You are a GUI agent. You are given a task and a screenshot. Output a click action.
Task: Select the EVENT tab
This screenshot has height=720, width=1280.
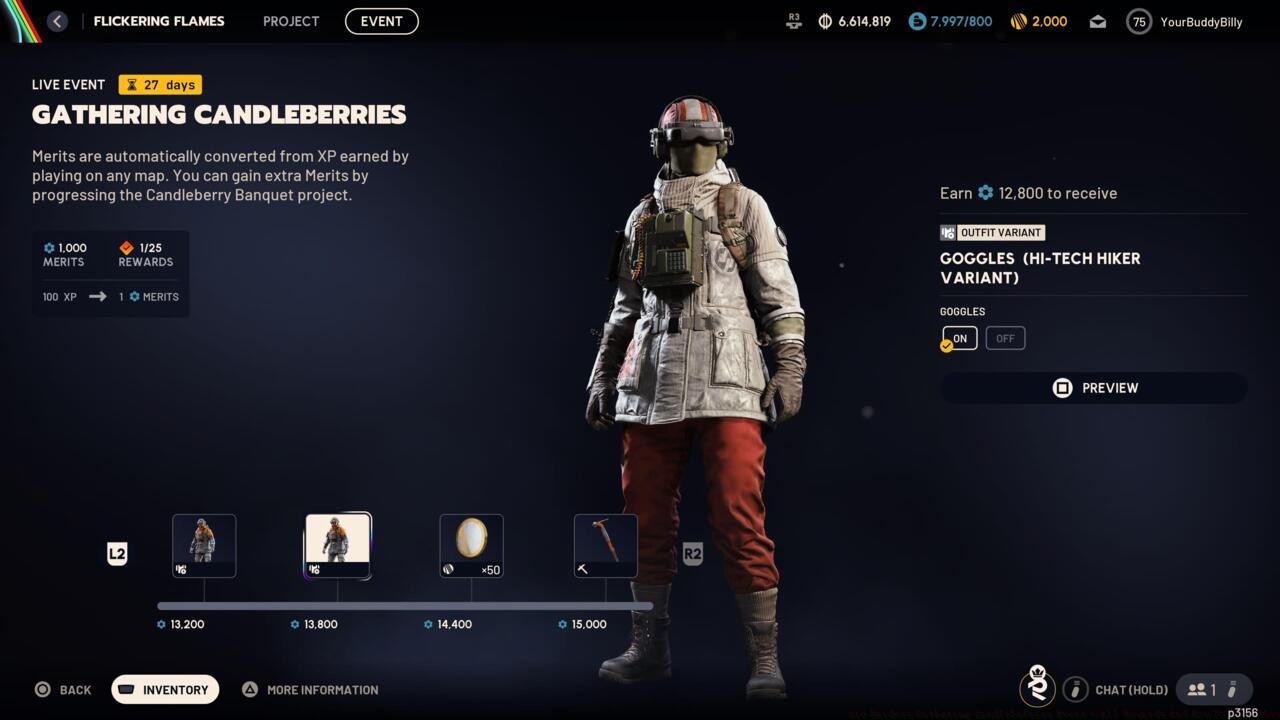(x=381, y=20)
